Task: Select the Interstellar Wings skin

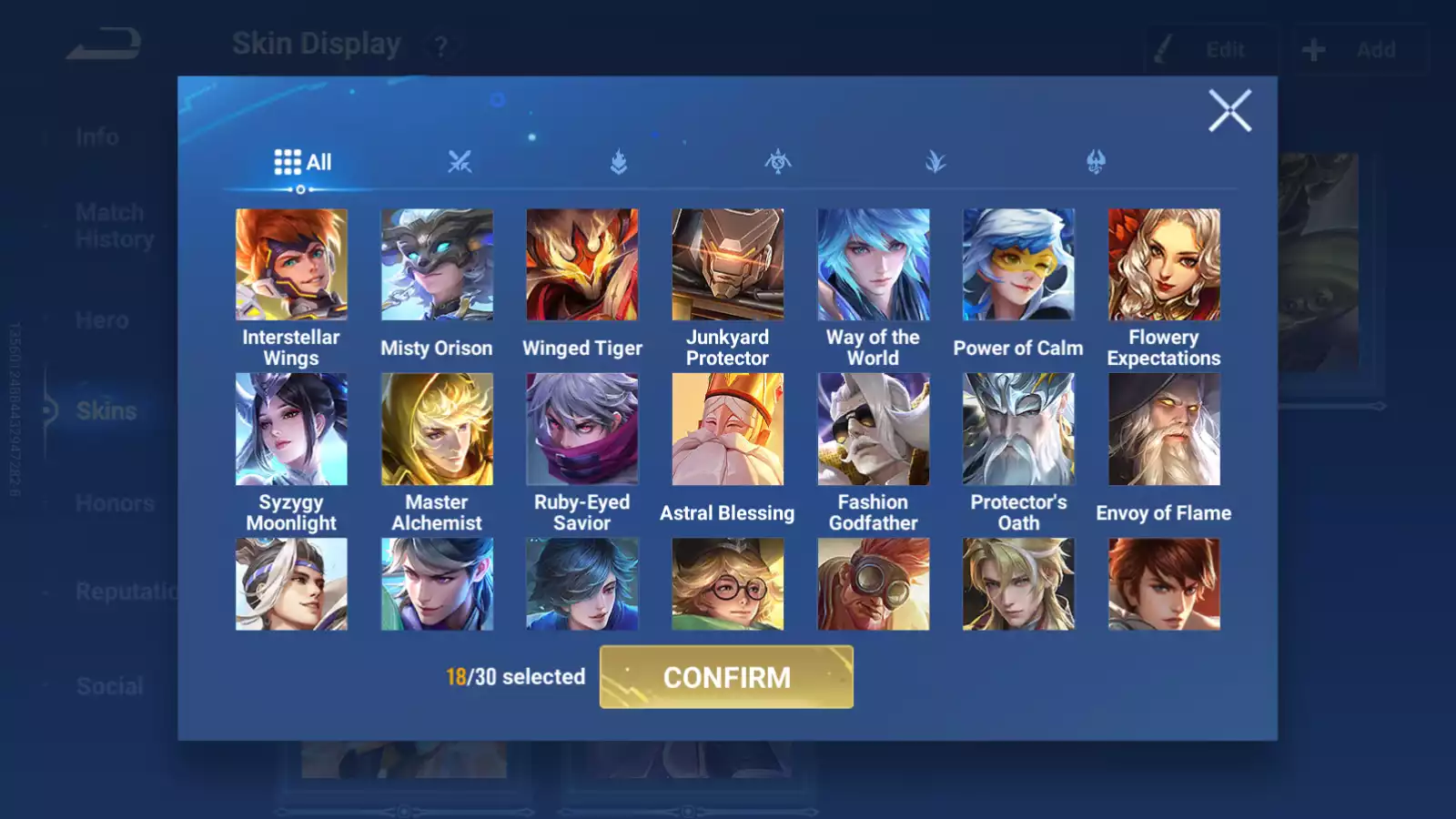Action: 291,265
